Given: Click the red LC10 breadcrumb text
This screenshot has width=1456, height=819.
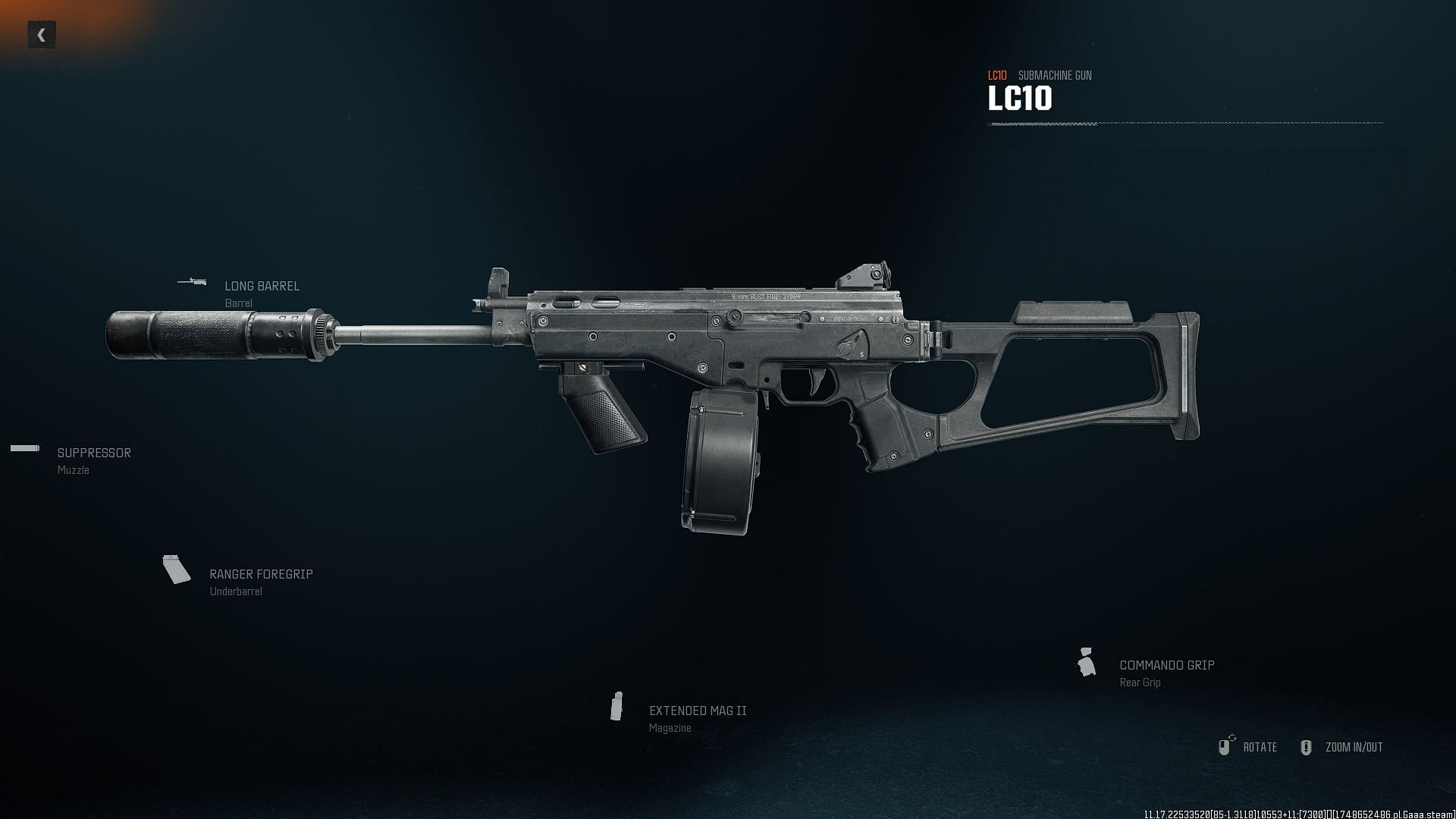Looking at the screenshot, I should coord(997,75).
